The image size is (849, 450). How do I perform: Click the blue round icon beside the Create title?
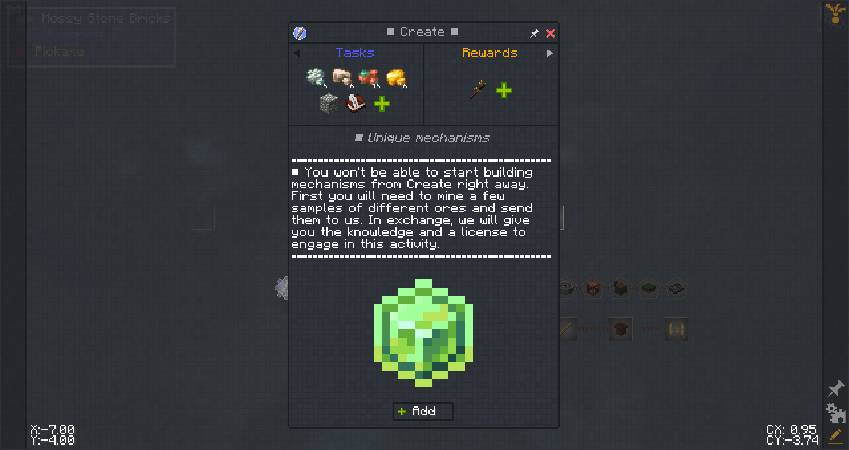click(x=300, y=33)
